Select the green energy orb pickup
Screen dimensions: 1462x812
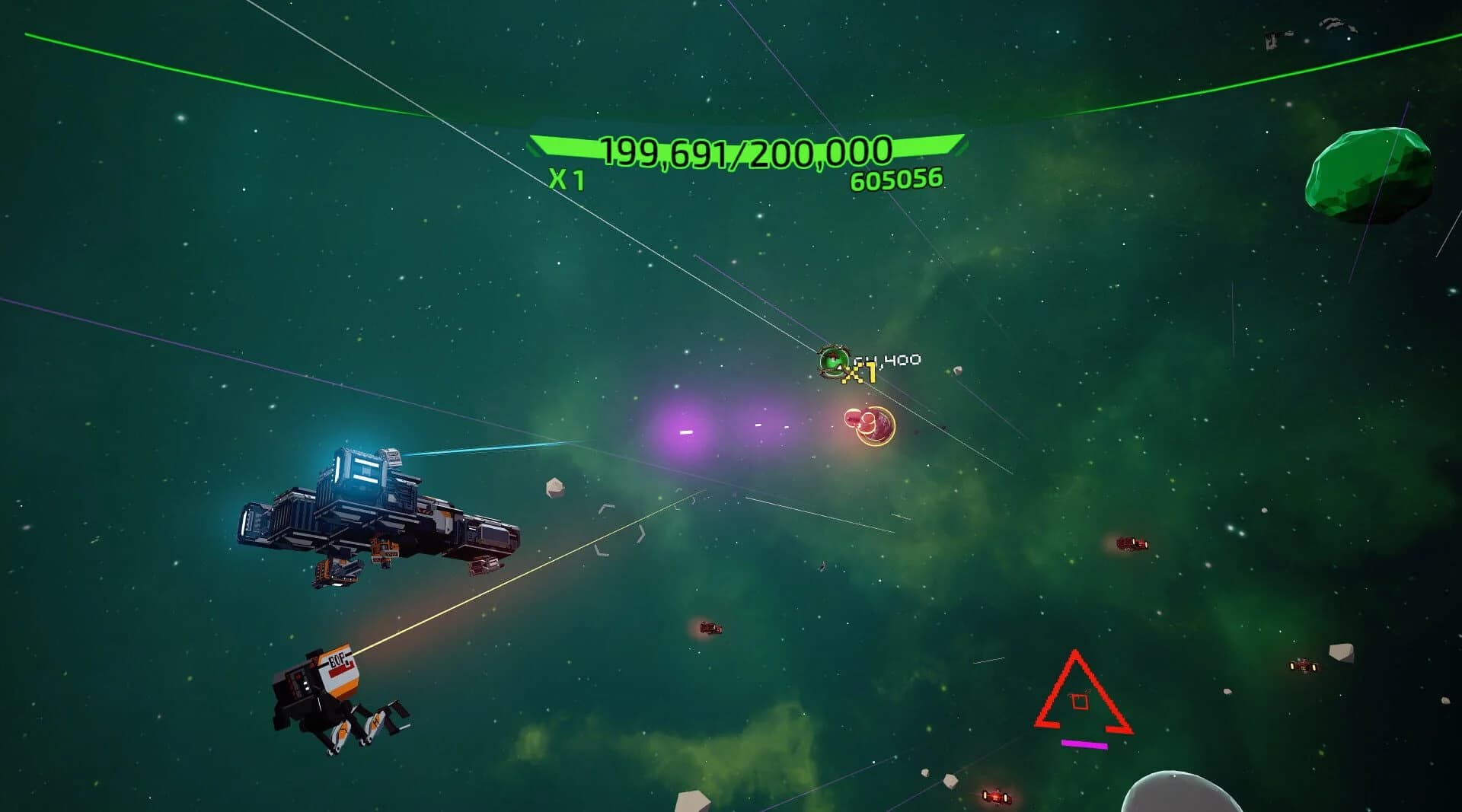[832, 361]
